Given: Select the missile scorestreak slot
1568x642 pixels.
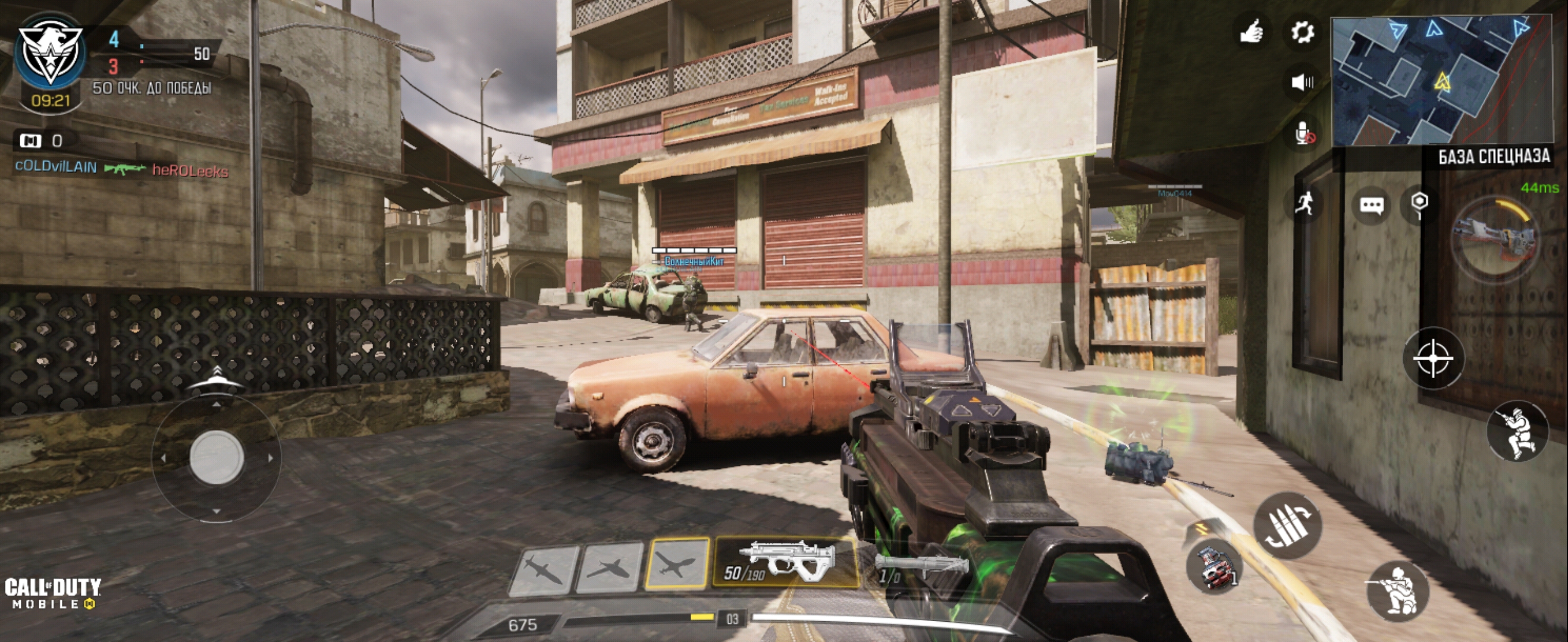Looking at the screenshot, I should pos(543,570).
